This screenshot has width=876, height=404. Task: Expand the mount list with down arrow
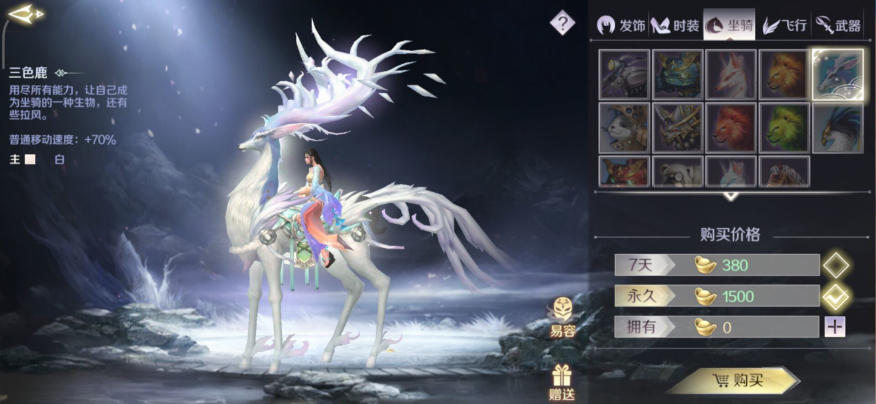(731, 196)
